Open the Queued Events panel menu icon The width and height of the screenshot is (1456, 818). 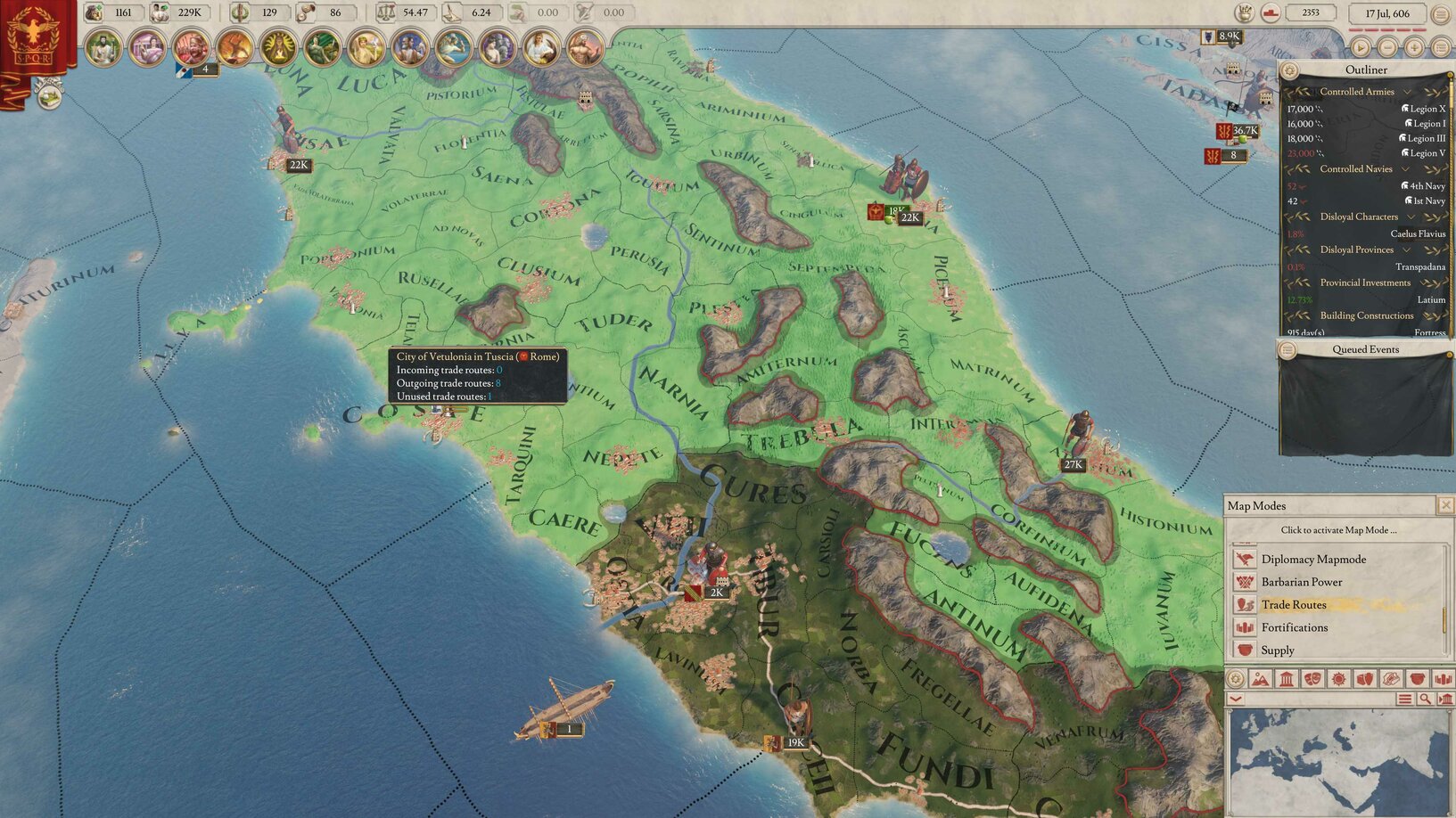1287,349
